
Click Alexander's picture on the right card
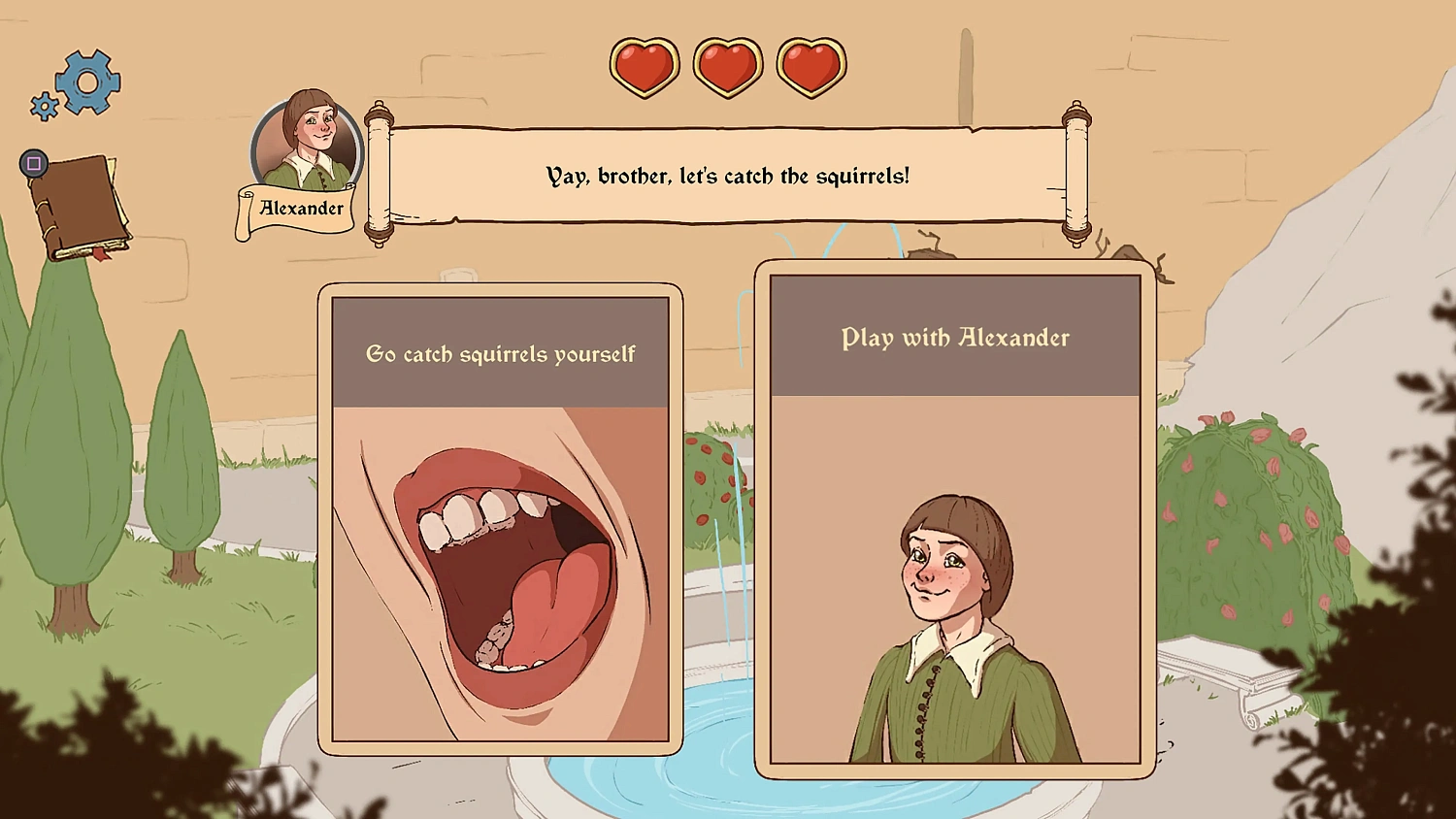click(x=954, y=602)
